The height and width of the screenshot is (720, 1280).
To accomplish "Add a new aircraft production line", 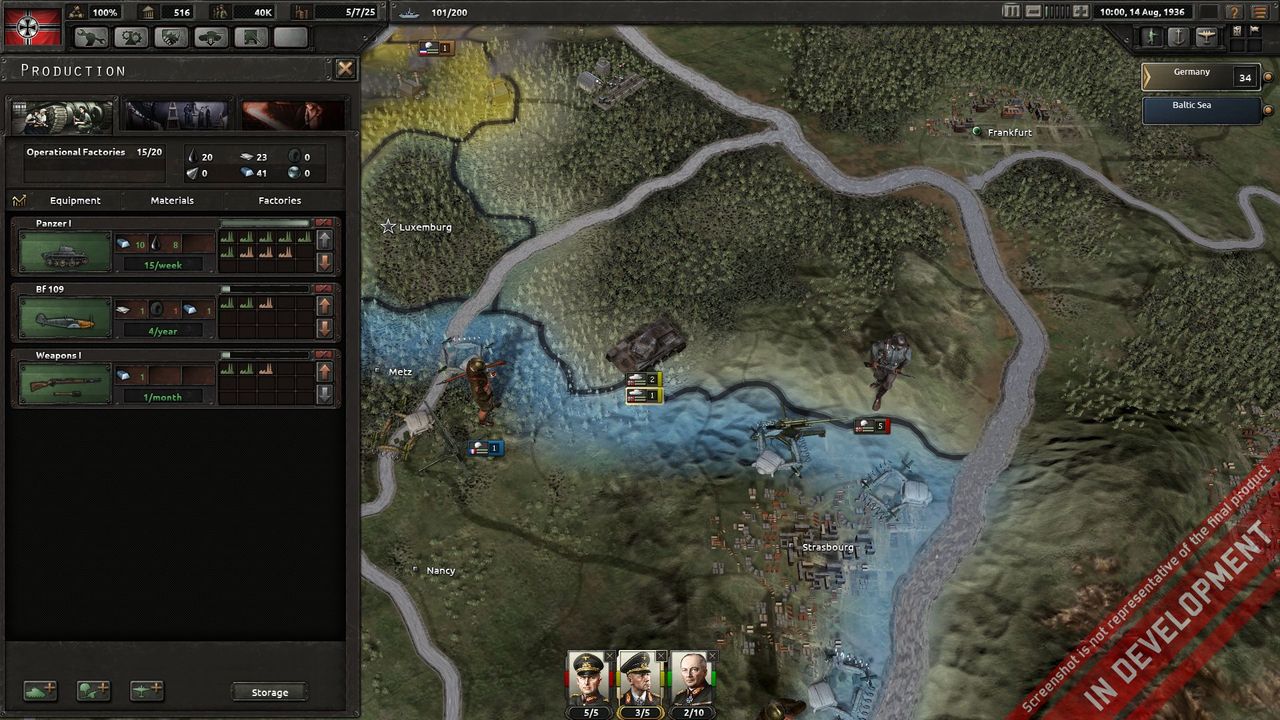I will point(146,691).
